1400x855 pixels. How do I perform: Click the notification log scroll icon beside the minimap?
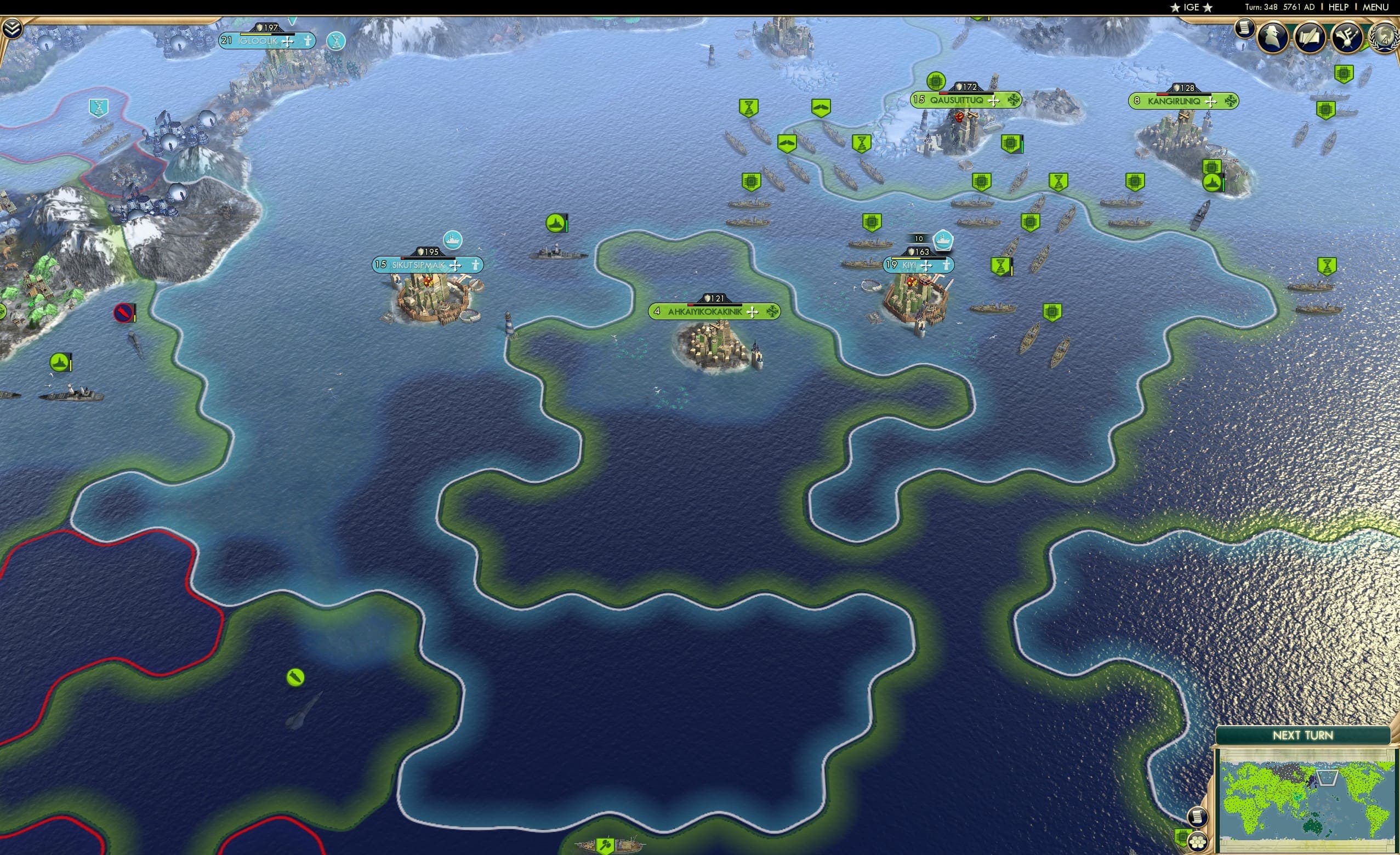tap(1198, 817)
